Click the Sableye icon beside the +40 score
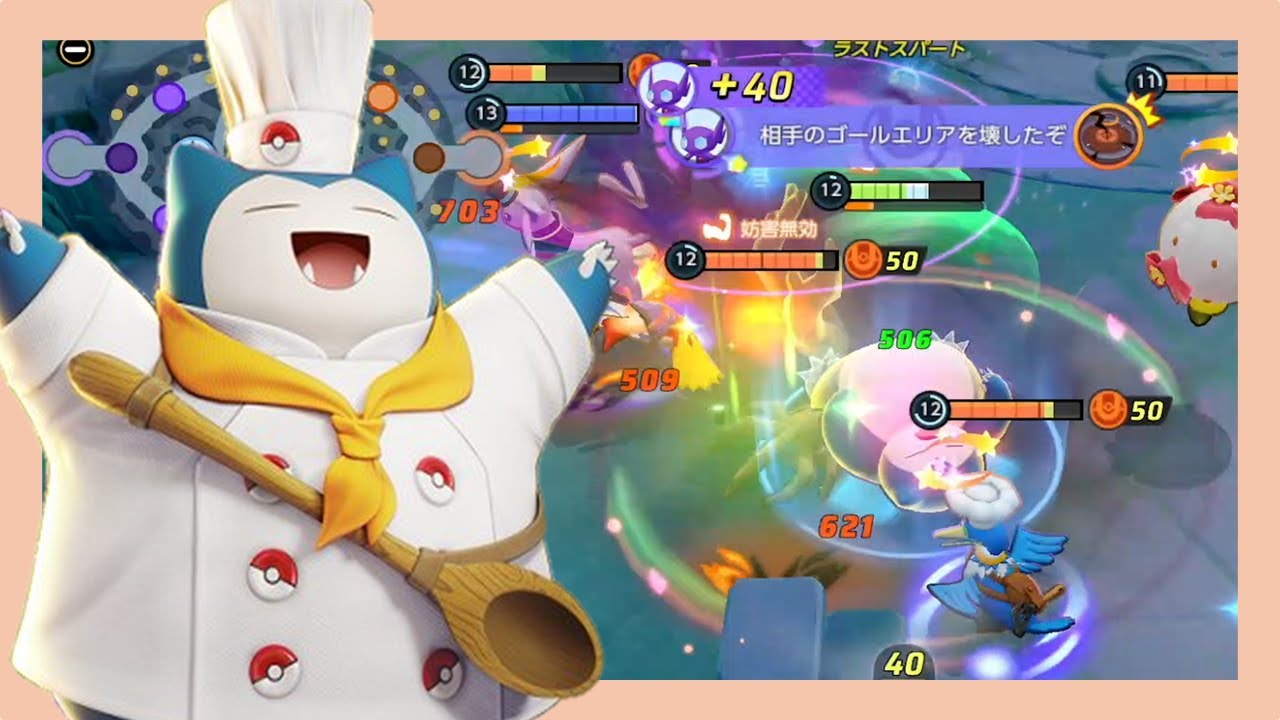 point(666,86)
